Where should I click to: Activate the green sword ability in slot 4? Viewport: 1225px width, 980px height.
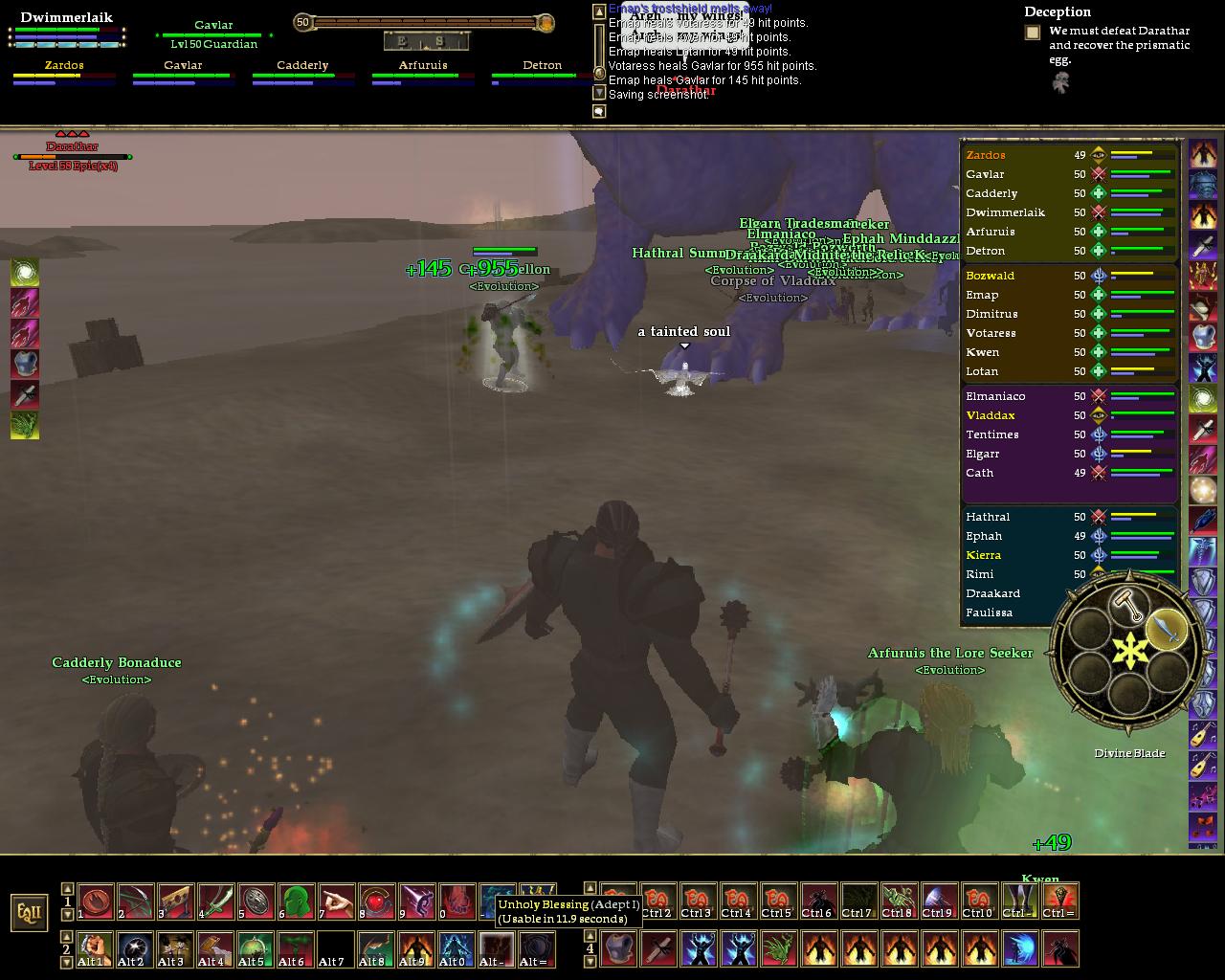point(215,902)
